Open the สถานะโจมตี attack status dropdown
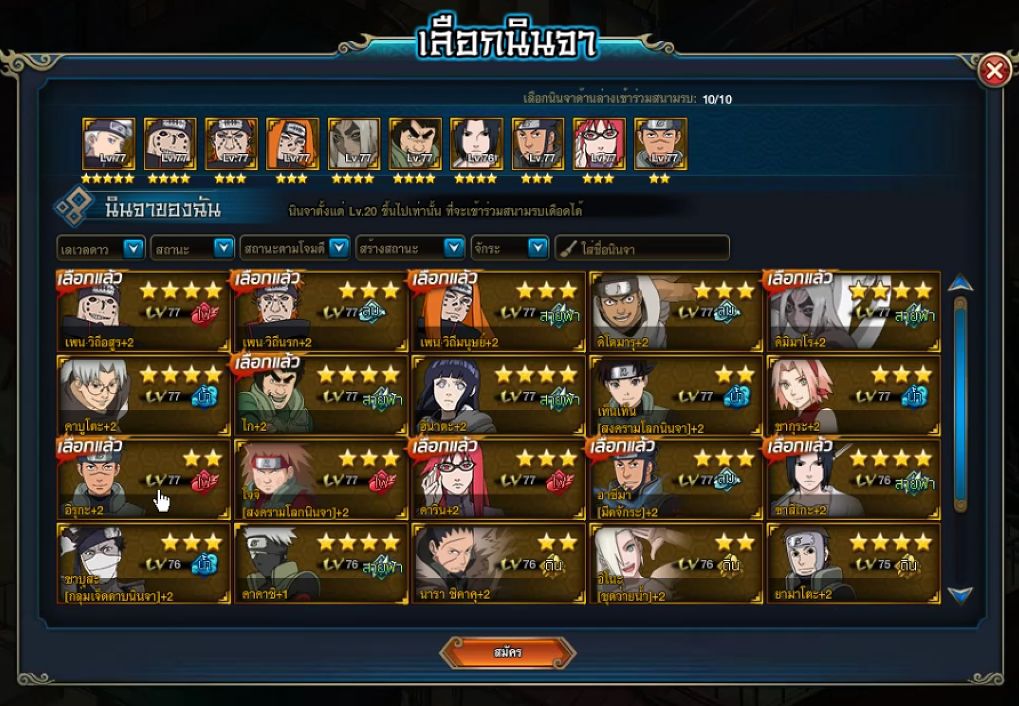Viewport: 1019px width, 706px height. 338,248
